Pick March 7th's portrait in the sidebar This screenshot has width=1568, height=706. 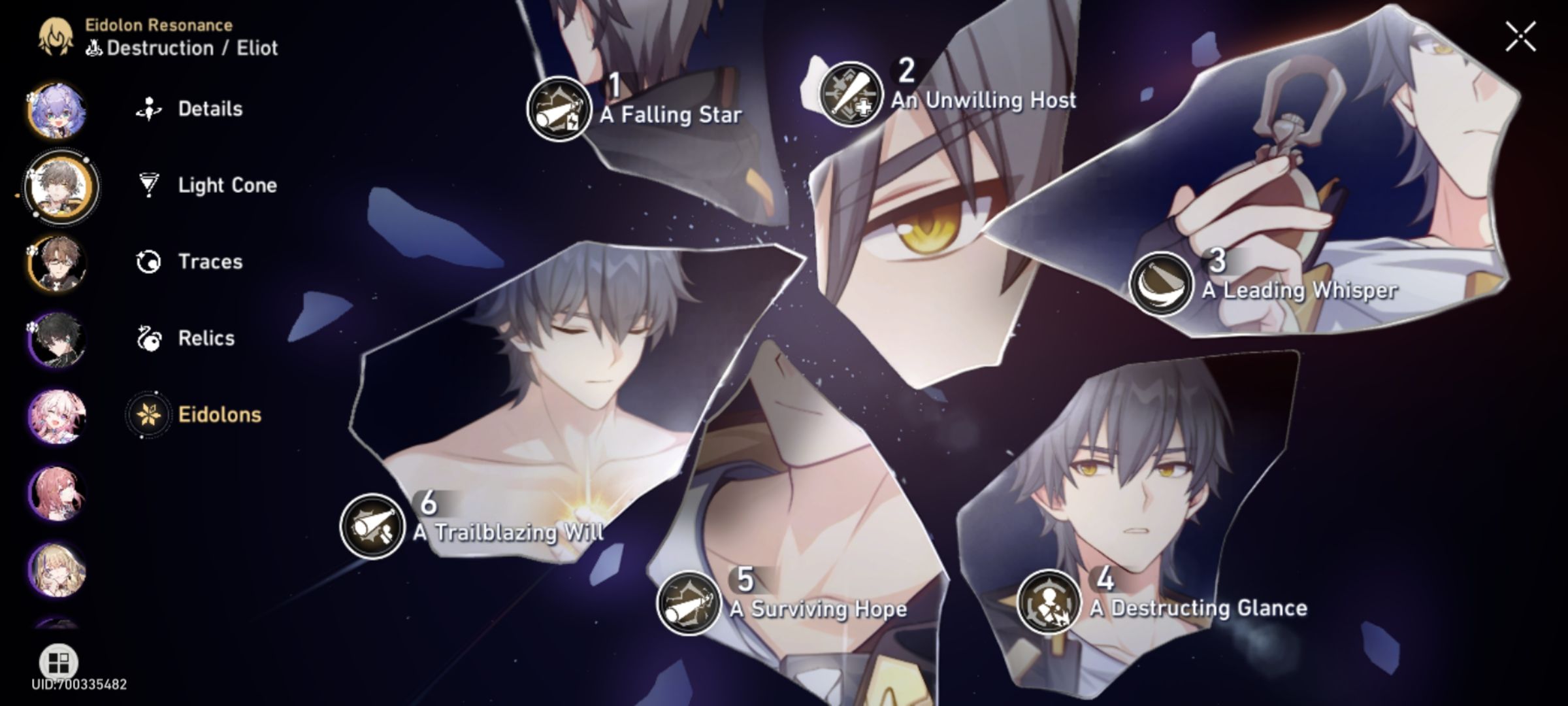(x=57, y=415)
